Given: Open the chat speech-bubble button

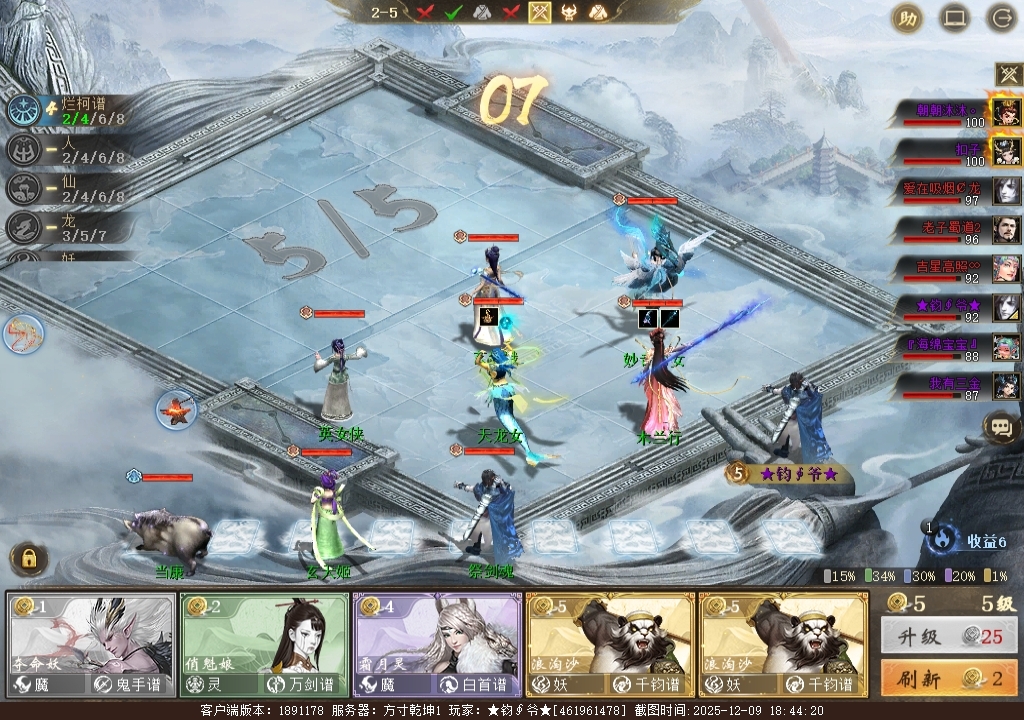Looking at the screenshot, I should point(1000,428).
